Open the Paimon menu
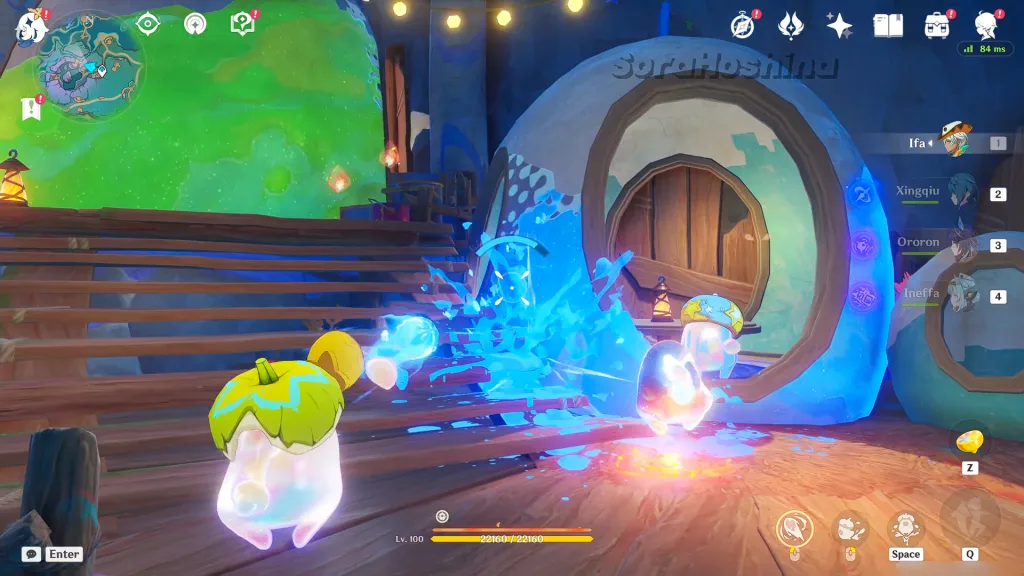 click(x=30, y=27)
